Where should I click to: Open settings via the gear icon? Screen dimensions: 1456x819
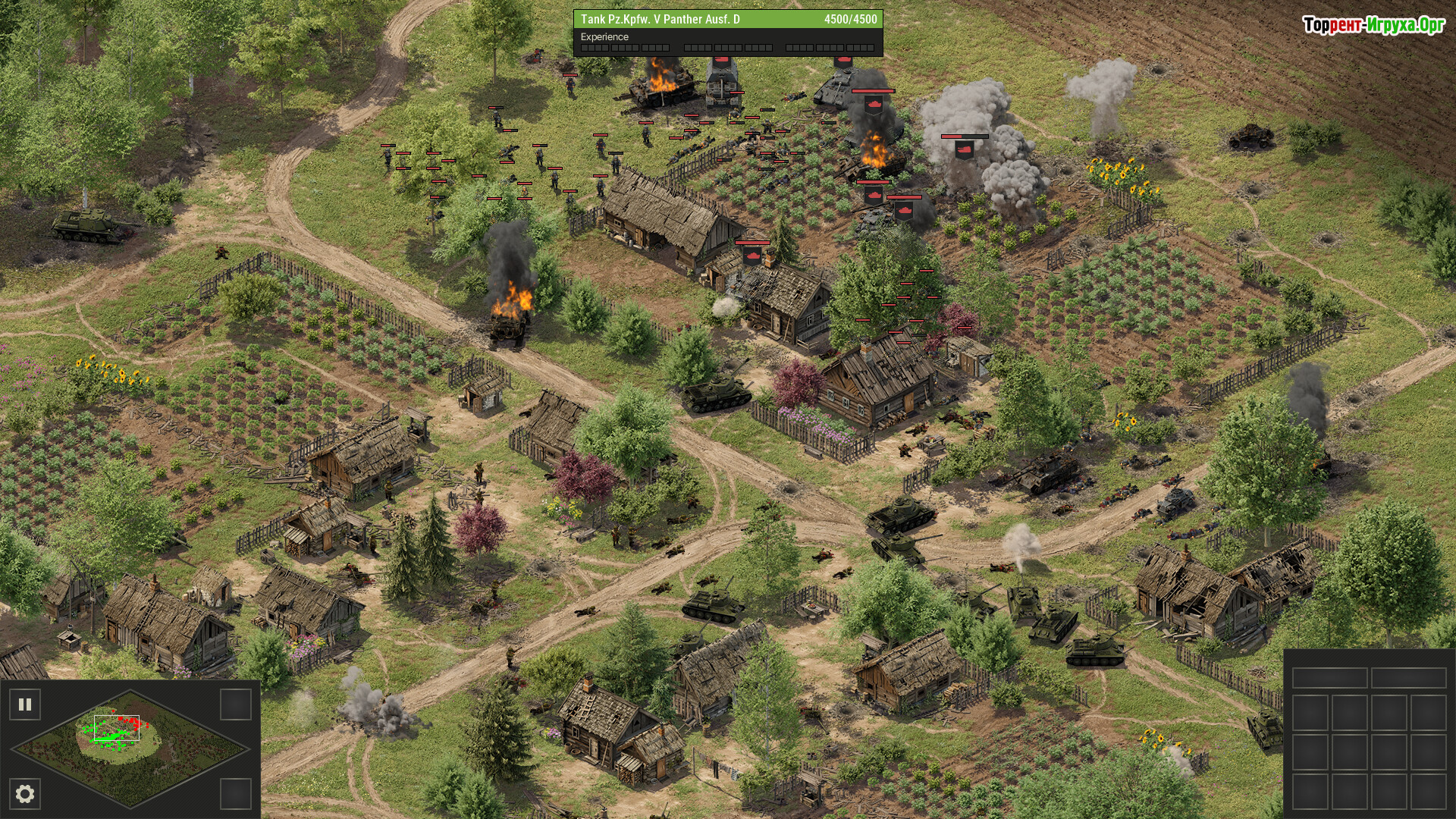25,794
